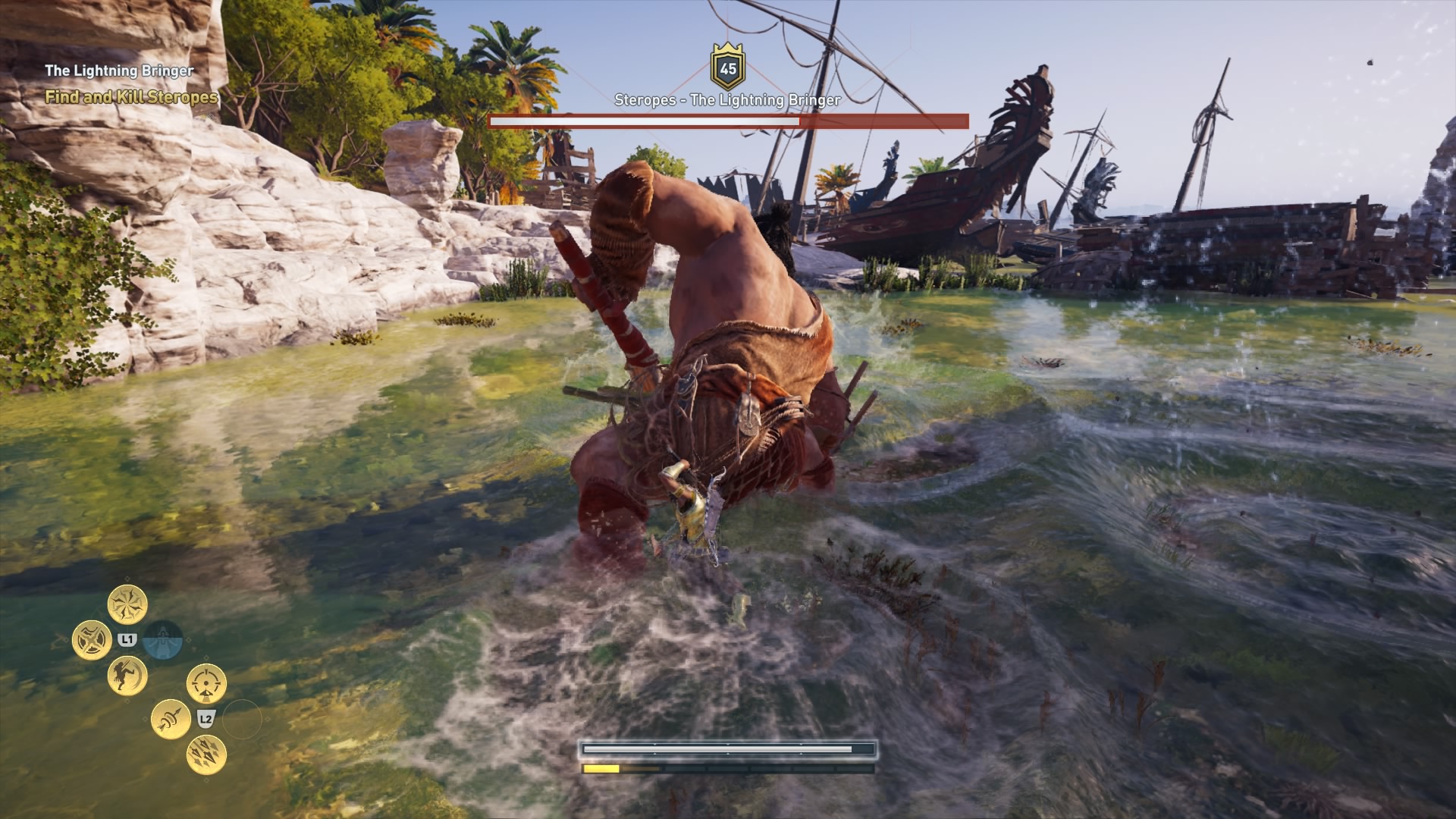Click the L1 button prompt badge
The width and height of the screenshot is (1456, 819).
(127, 638)
